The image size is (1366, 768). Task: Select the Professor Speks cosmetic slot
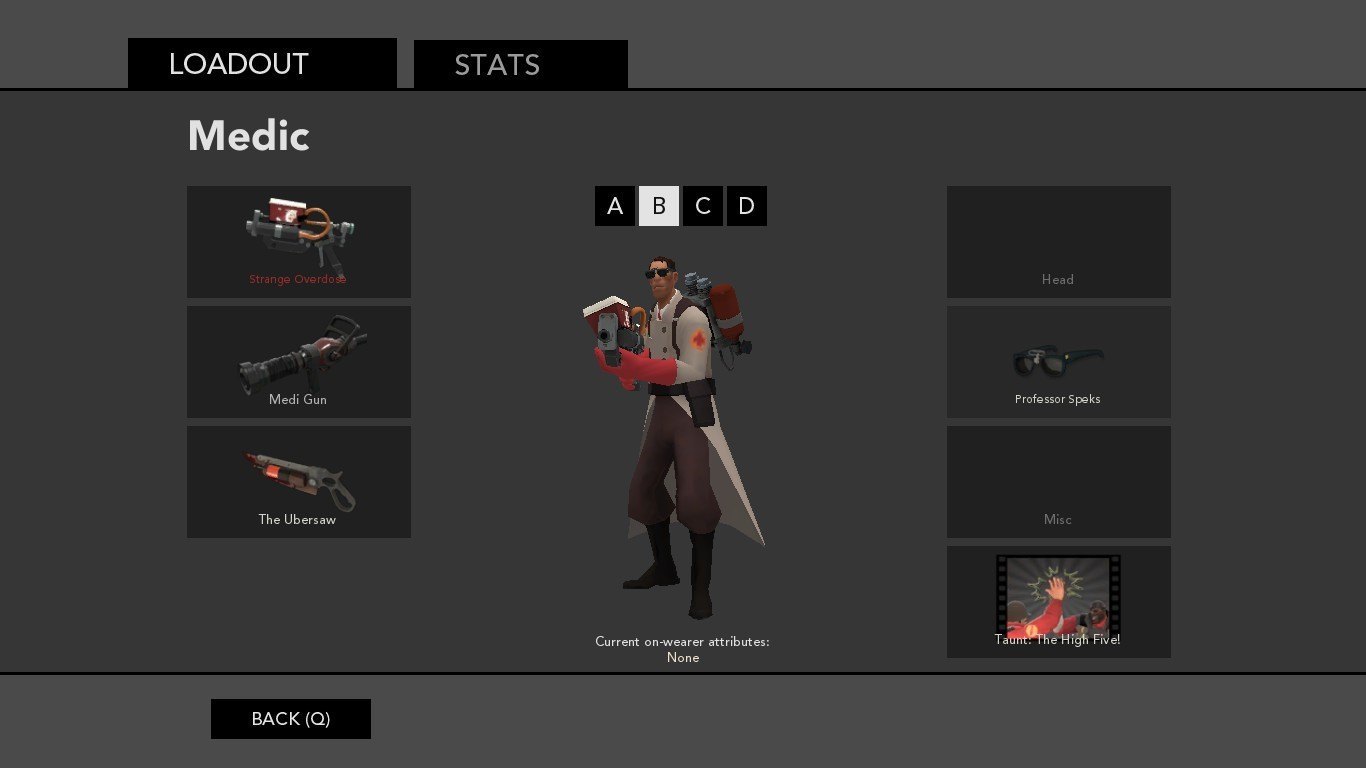tap(1059, 362)
